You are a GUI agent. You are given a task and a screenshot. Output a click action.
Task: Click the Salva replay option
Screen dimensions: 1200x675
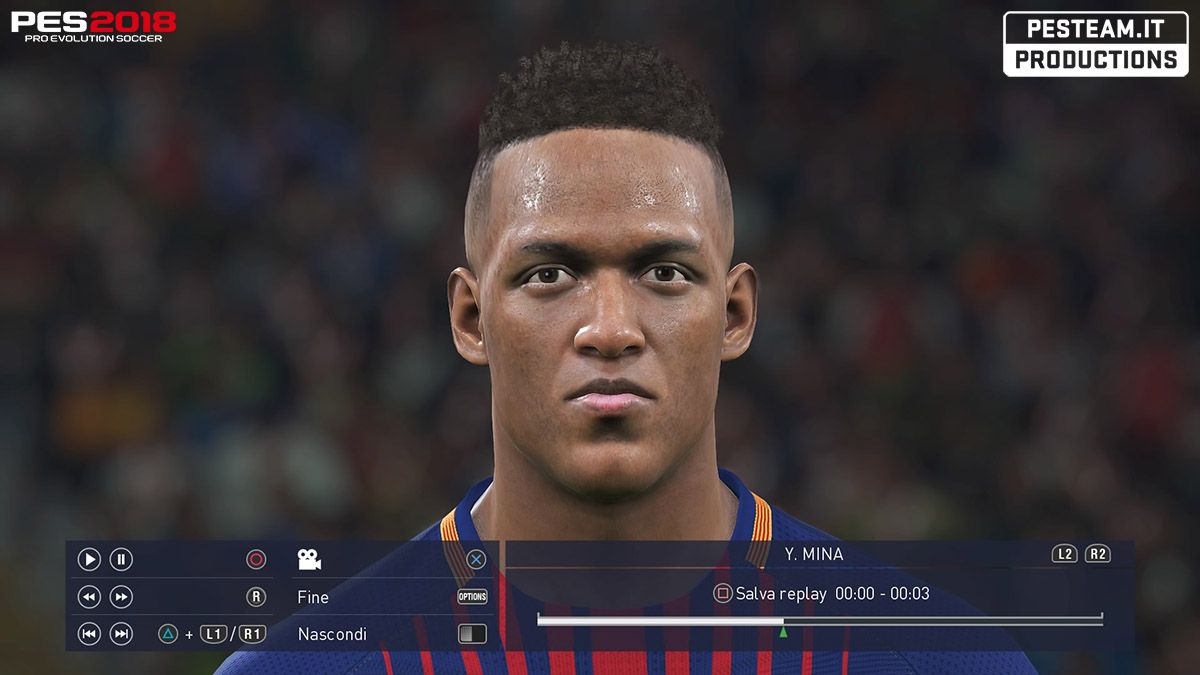click(x=780, y=594)
